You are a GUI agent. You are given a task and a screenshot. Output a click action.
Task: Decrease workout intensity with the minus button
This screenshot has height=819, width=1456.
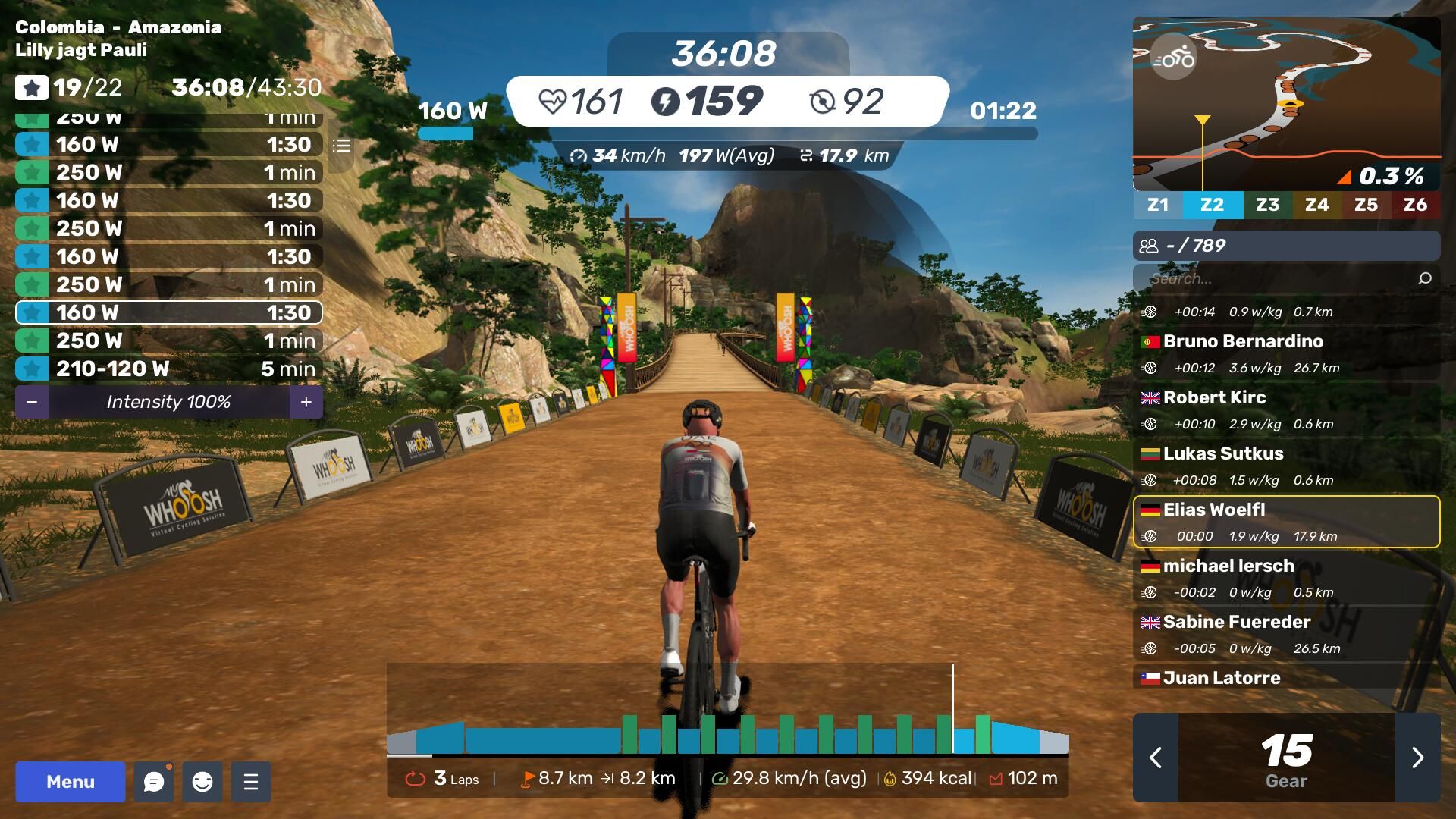tap(32, 402)
